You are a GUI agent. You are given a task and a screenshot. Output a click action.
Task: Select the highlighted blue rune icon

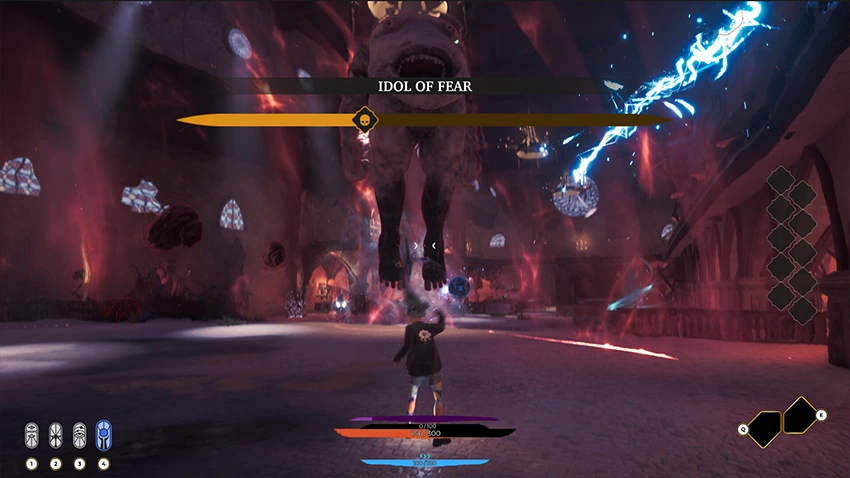[x=103, y=434]
